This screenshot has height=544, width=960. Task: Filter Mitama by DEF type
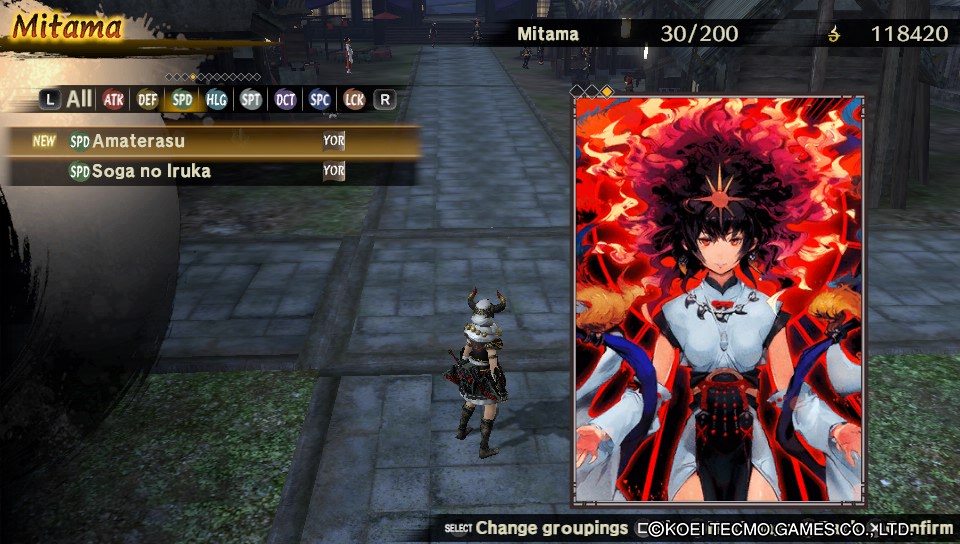[147, 99]
